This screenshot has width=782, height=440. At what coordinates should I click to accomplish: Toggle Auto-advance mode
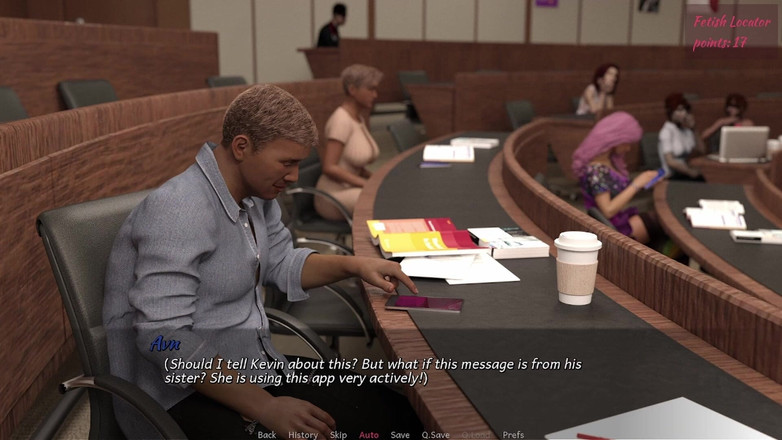coord(369,435)
